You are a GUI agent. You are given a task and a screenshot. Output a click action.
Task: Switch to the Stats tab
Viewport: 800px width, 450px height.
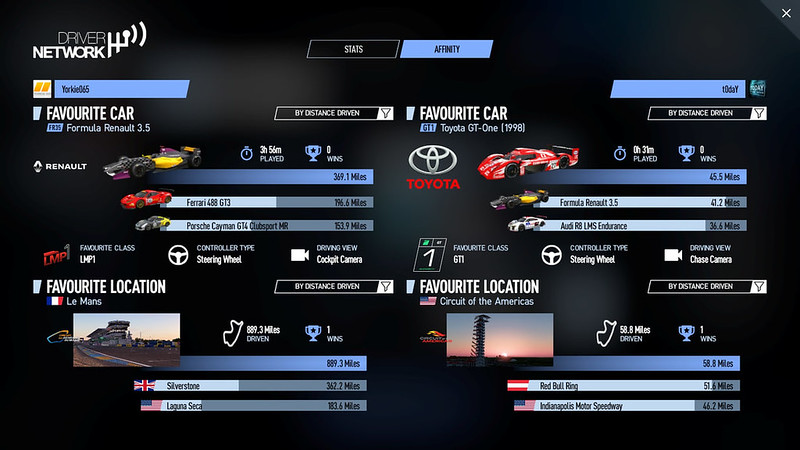tap(352, 48)
